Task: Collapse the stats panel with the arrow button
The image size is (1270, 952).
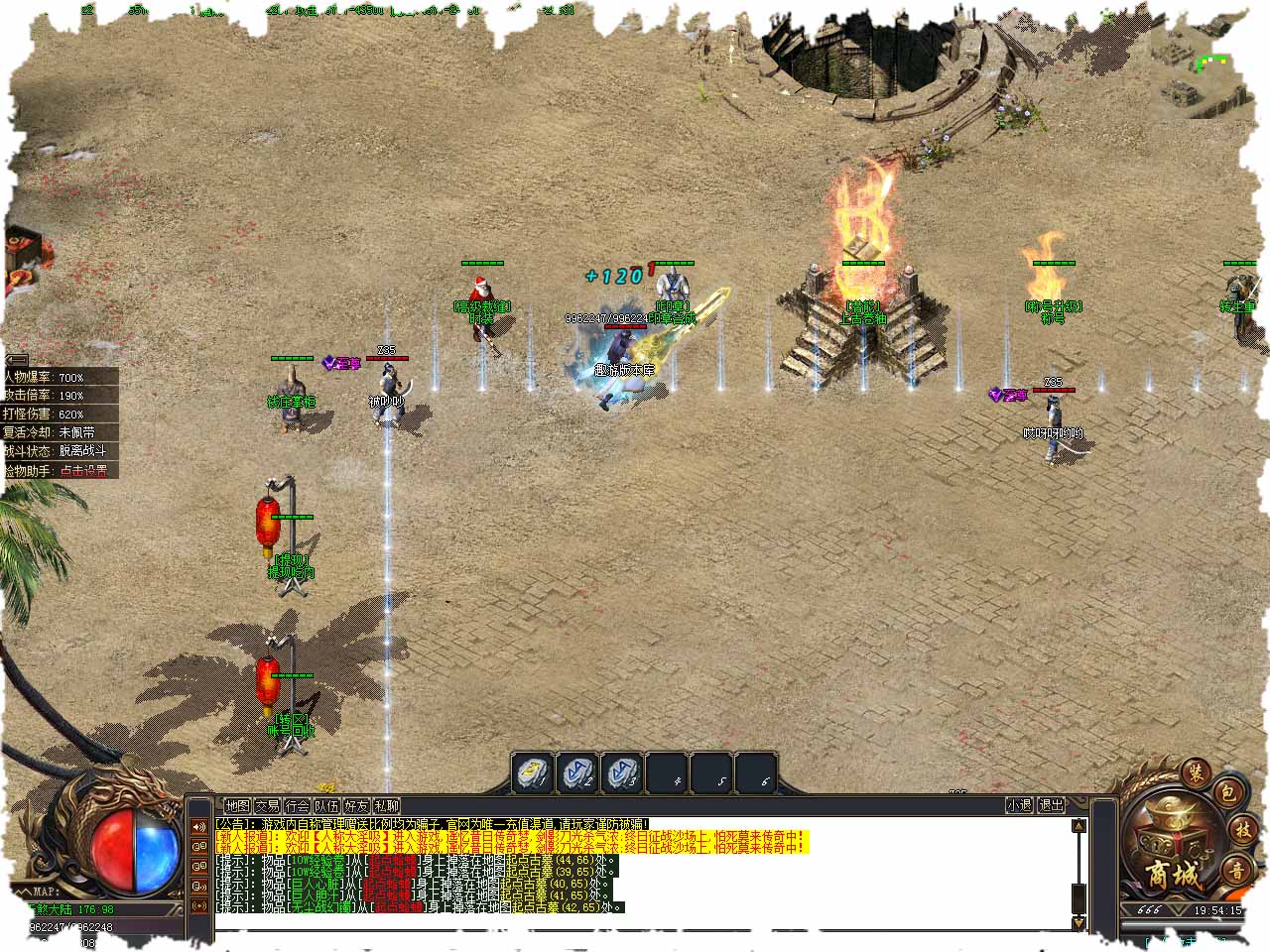Action: point(16,360)
